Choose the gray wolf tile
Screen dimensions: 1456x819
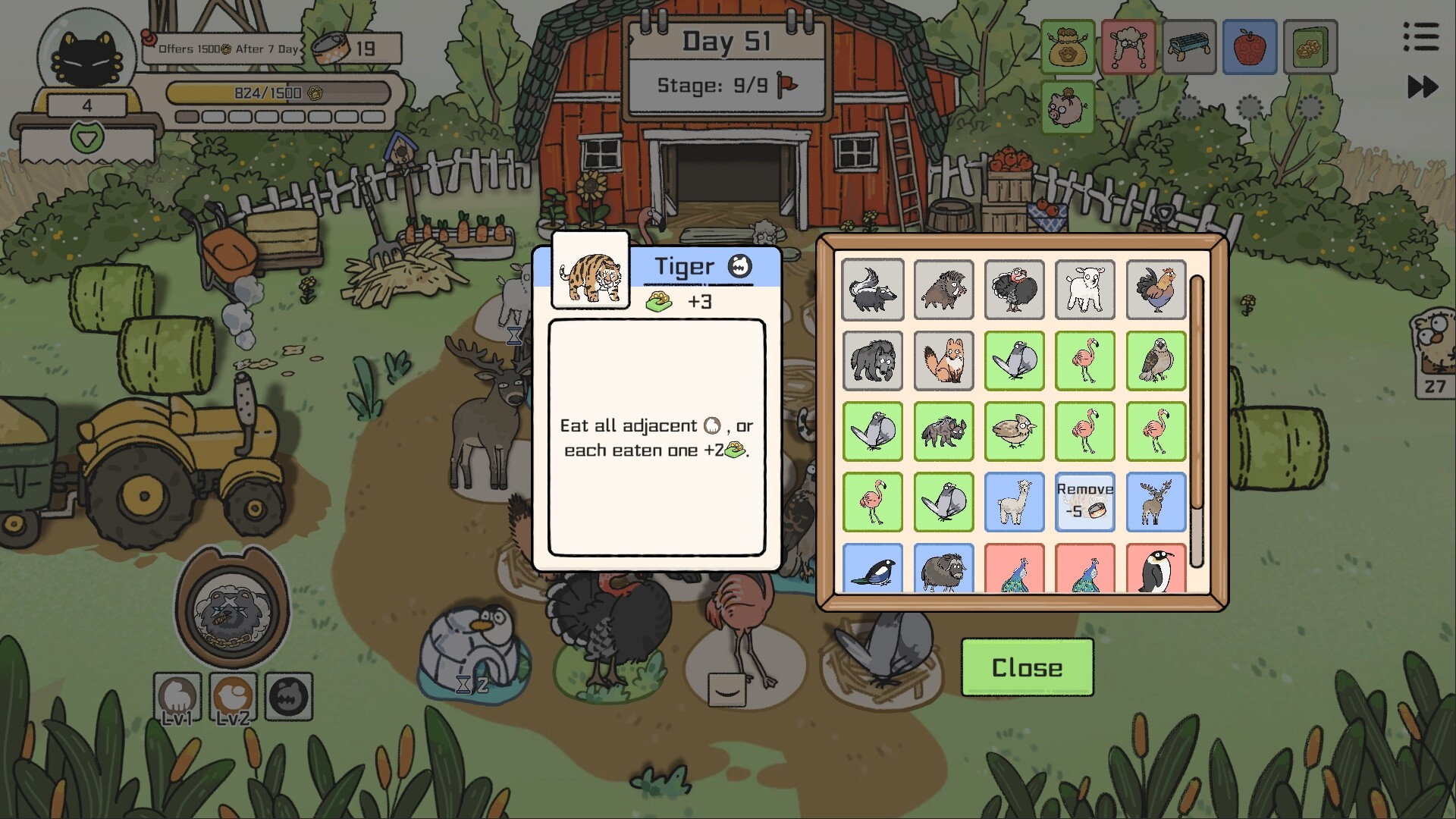pyautogui.click(x=872, y=360)
